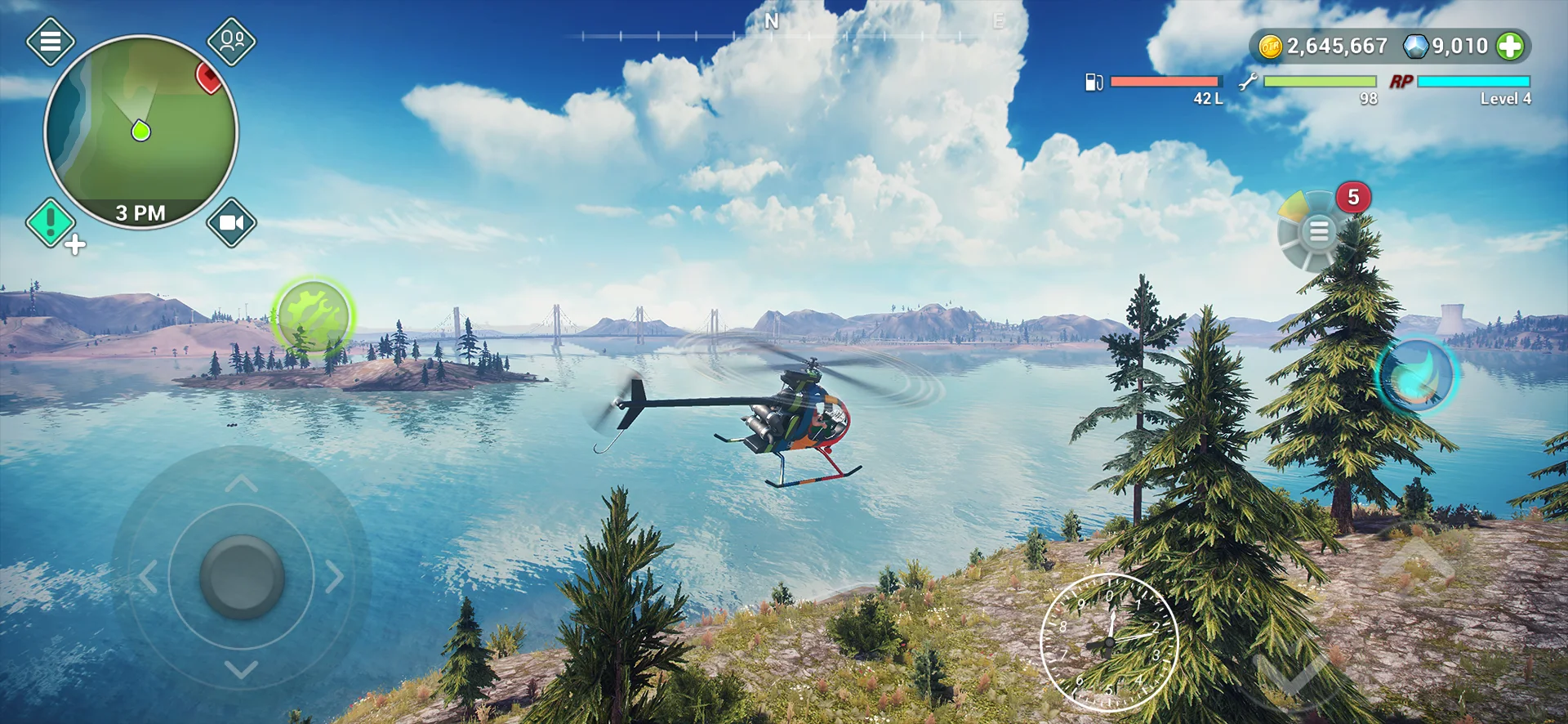The image size is (1568, 724).
Task: Select the red marker on the minimap
Action: (x=209, y=78)
